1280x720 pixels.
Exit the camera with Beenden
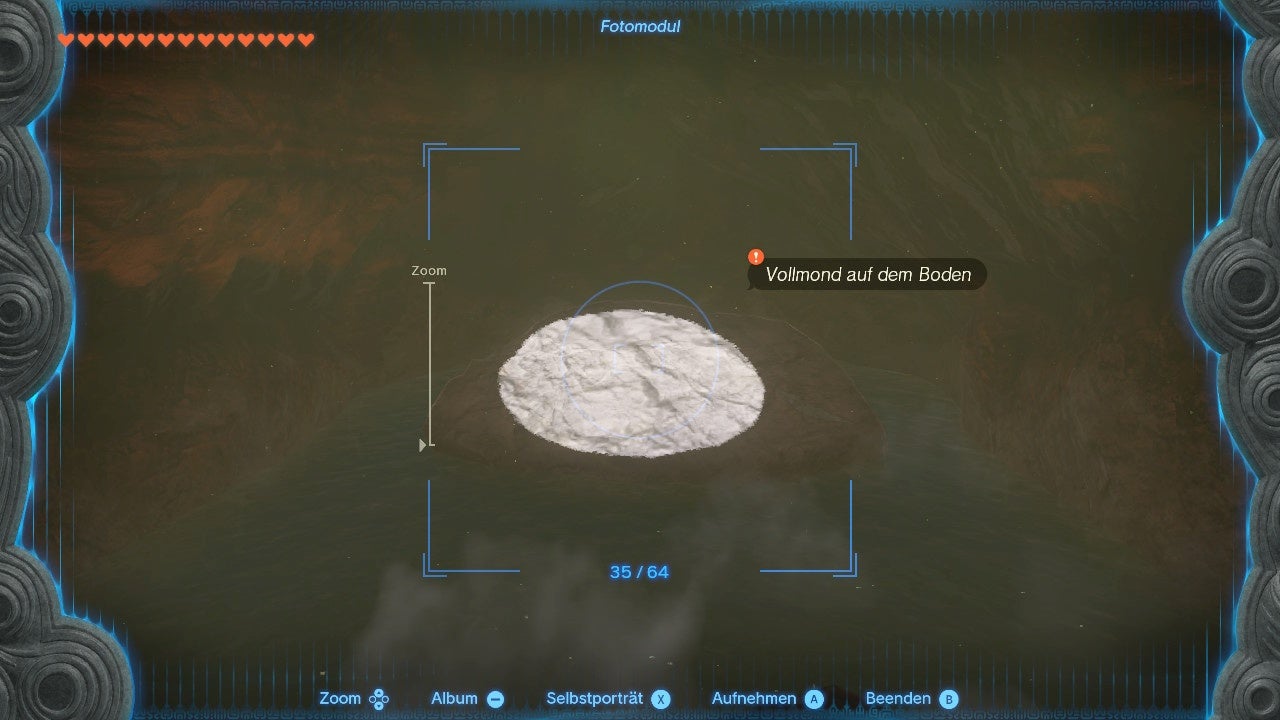coord(911,699)
